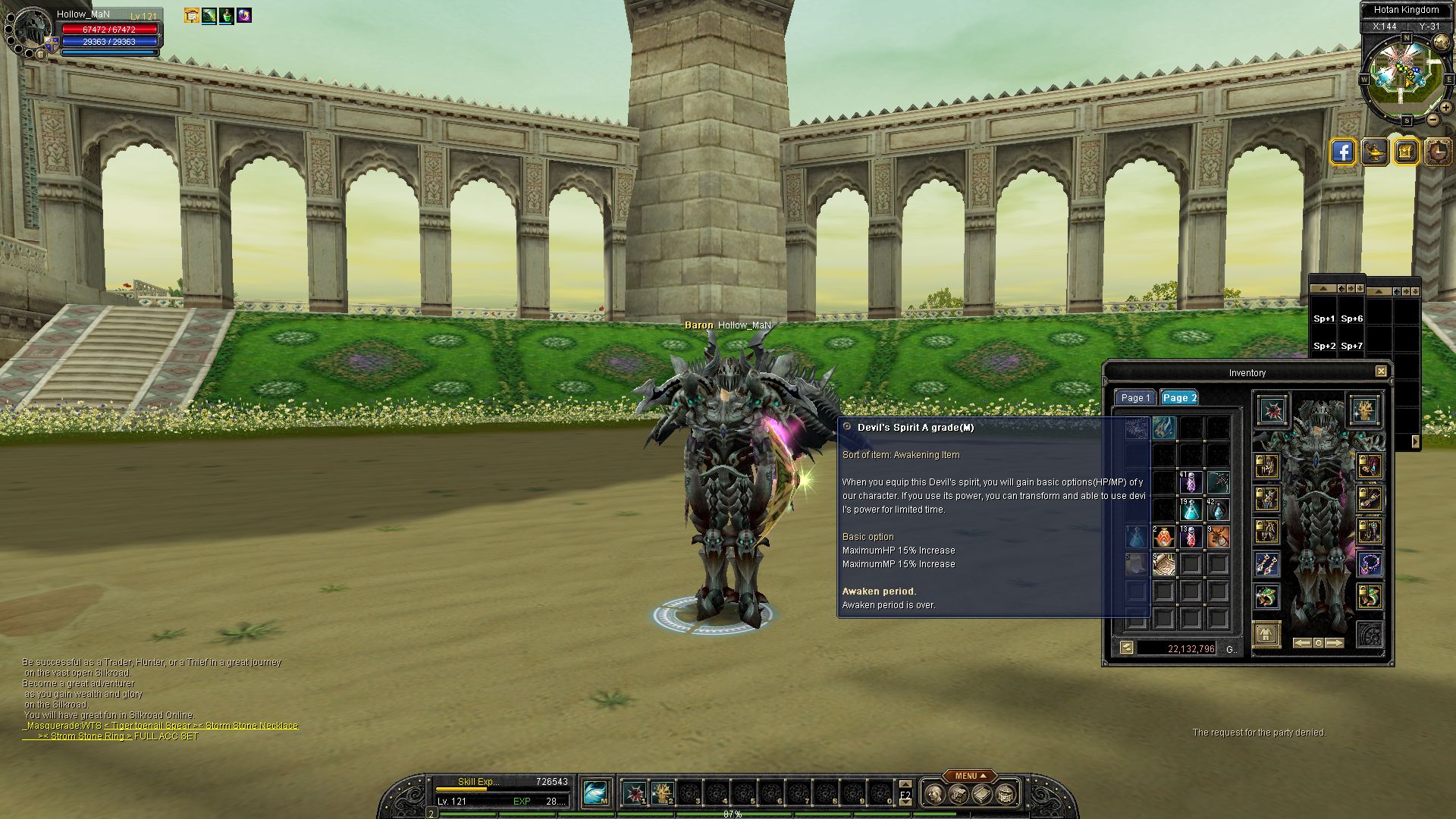This screenshot has height=819, width=1456.
Task: Zoom in on the minimap
Action: pyautogui.click(x=1446, y=107)
